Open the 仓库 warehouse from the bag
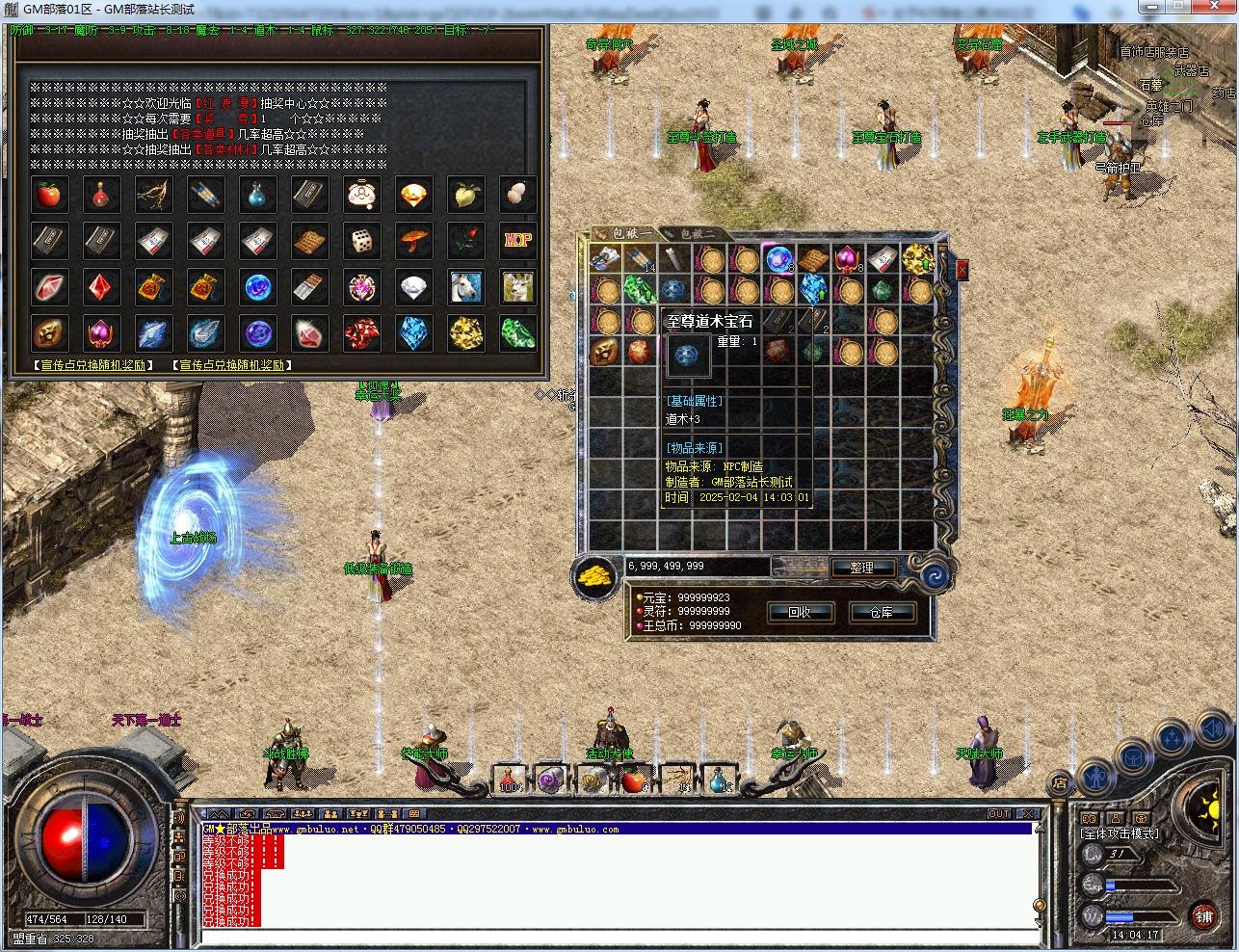 882,612
